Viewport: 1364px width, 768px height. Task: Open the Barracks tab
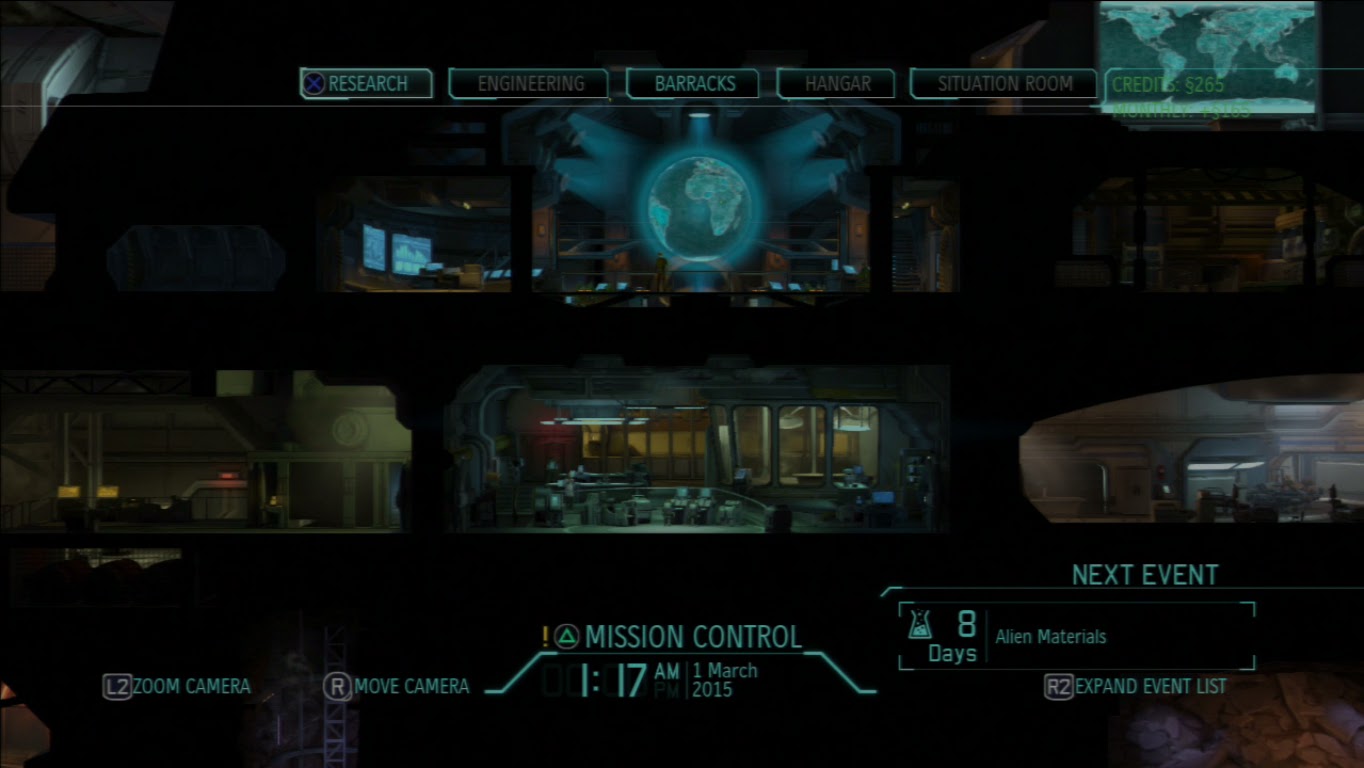click(x=696, y=84)
